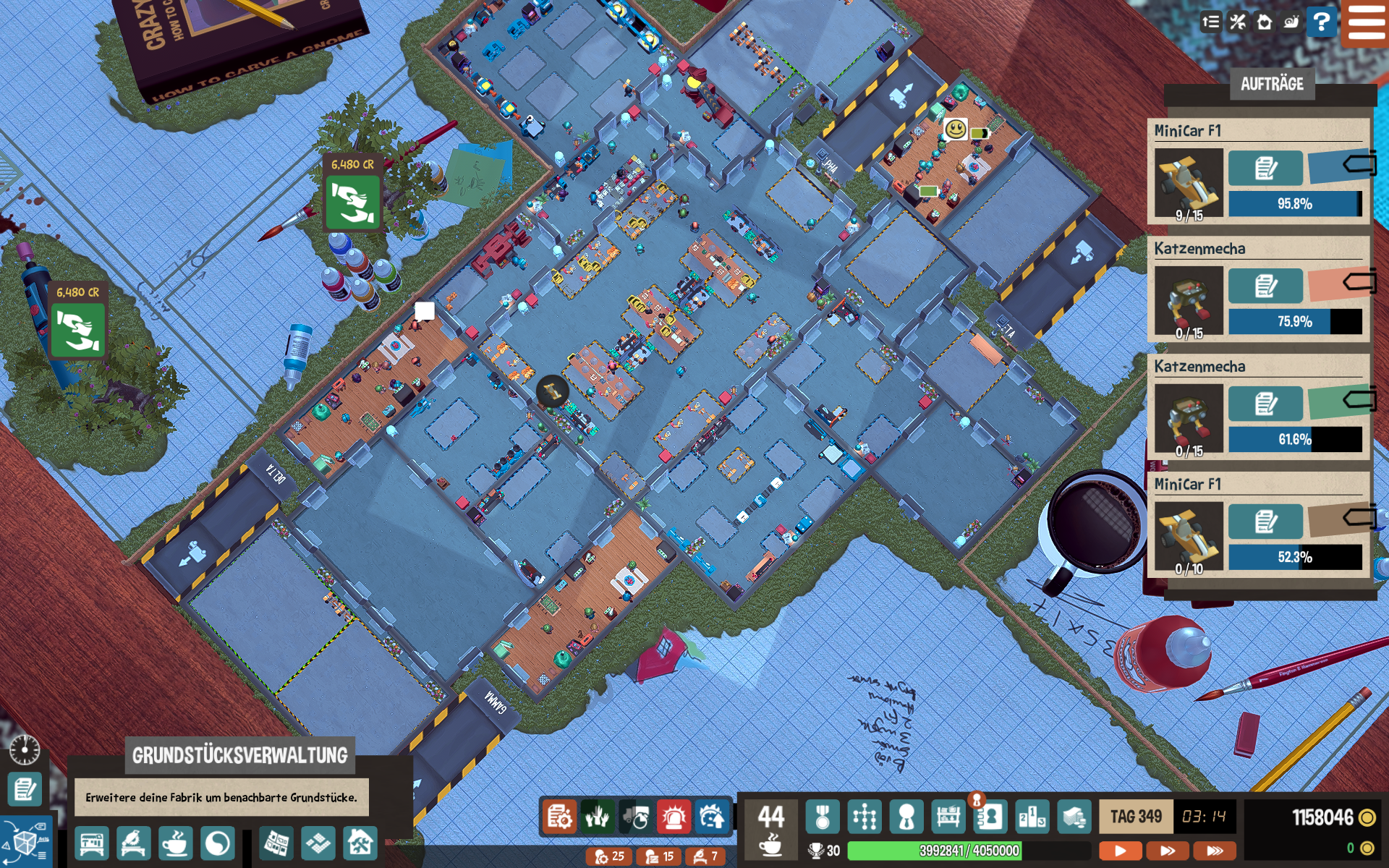Image resolution: width=1389 pixels, height=868 pixels.
Task: Select the floor tiles build tool
Action: tap(318, 844)
